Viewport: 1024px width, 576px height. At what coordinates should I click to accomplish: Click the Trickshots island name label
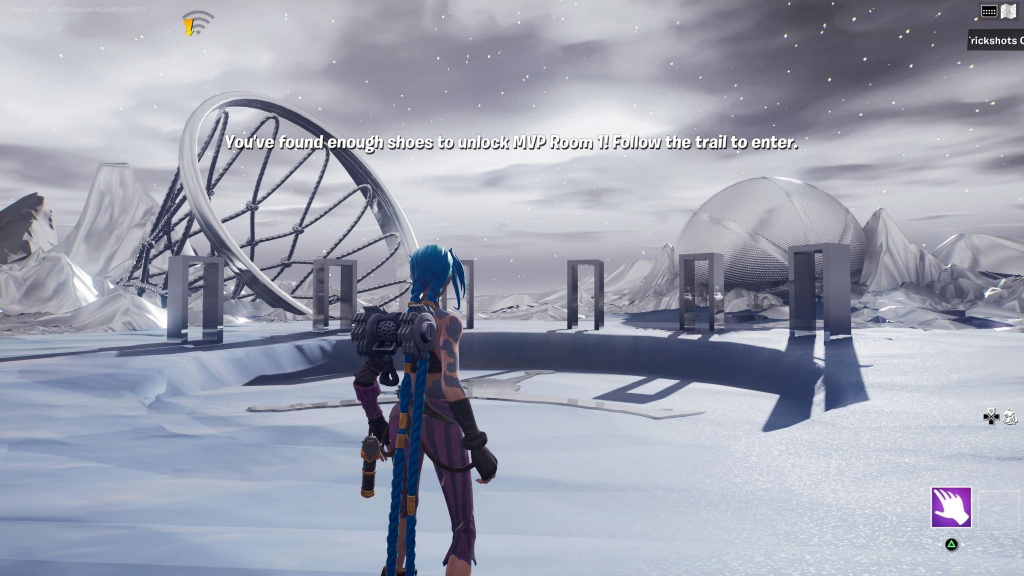tap(995, 41)
